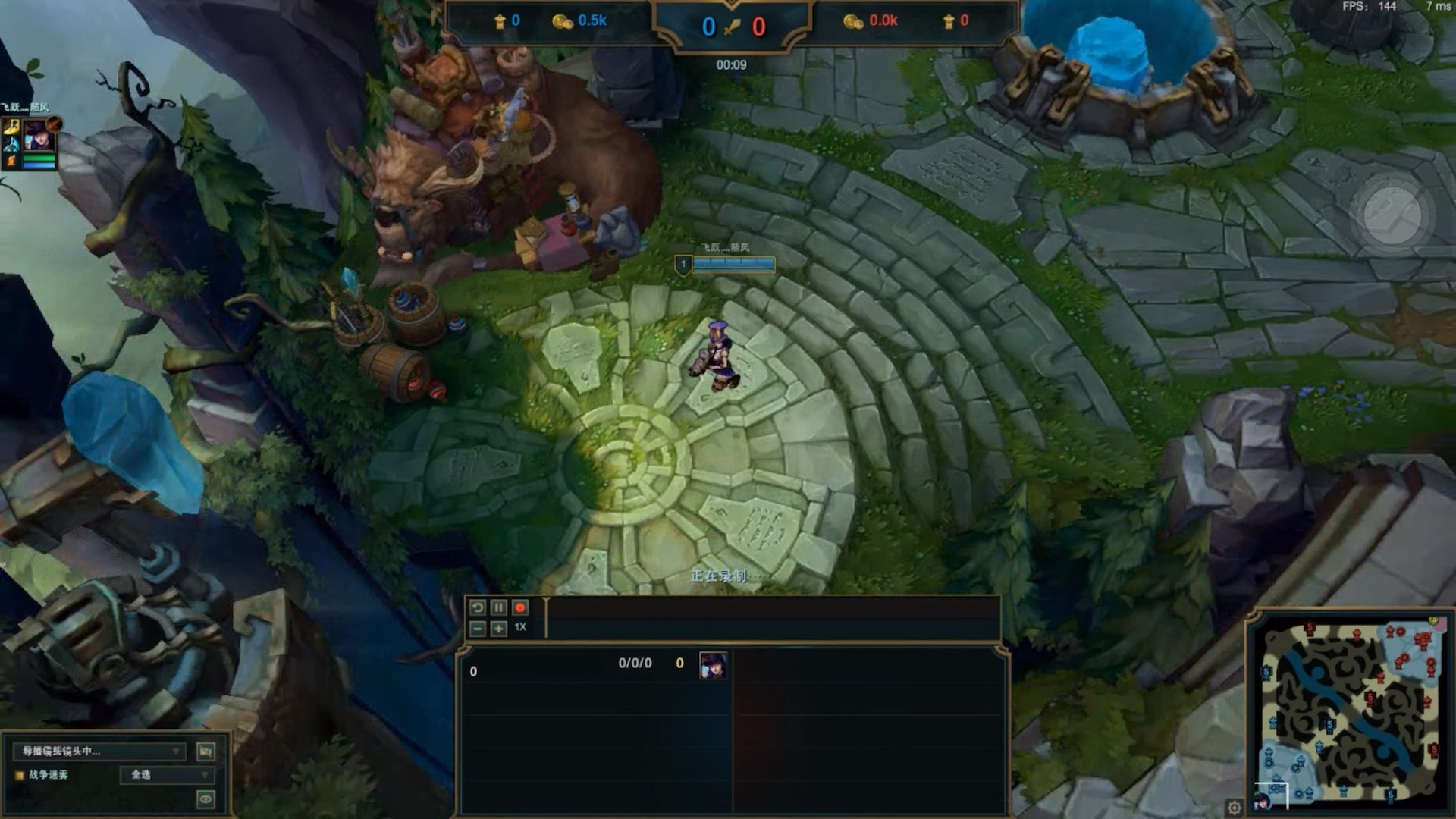
Task: Open the camera mode dropdown
Action: click(99, 752)
